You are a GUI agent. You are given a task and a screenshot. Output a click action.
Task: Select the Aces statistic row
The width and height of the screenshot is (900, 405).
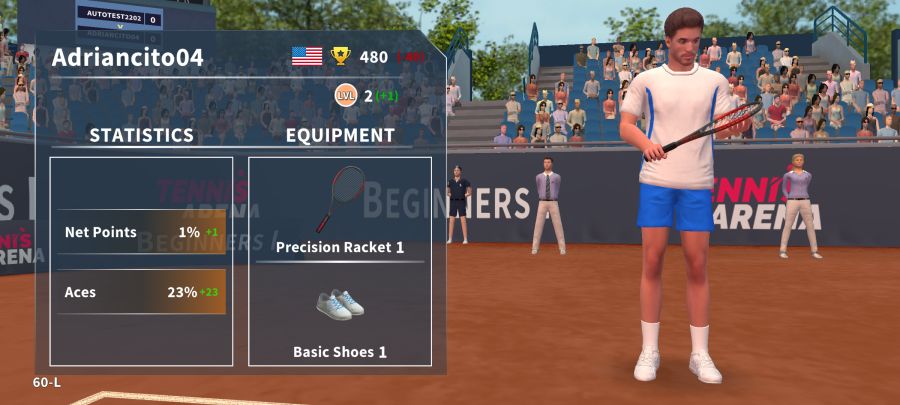[141, 292]
